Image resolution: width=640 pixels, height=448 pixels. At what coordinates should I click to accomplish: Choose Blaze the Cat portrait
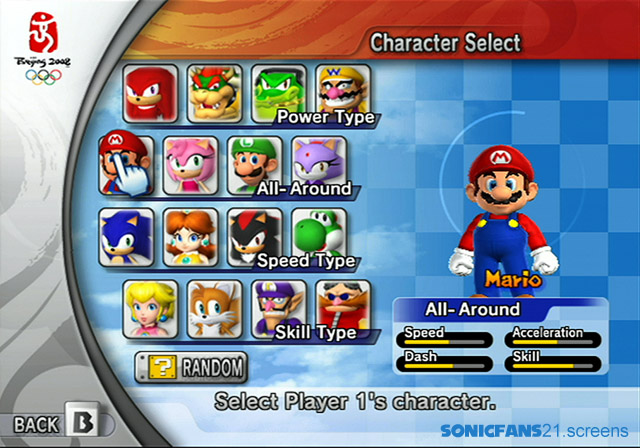pos(318,162)
